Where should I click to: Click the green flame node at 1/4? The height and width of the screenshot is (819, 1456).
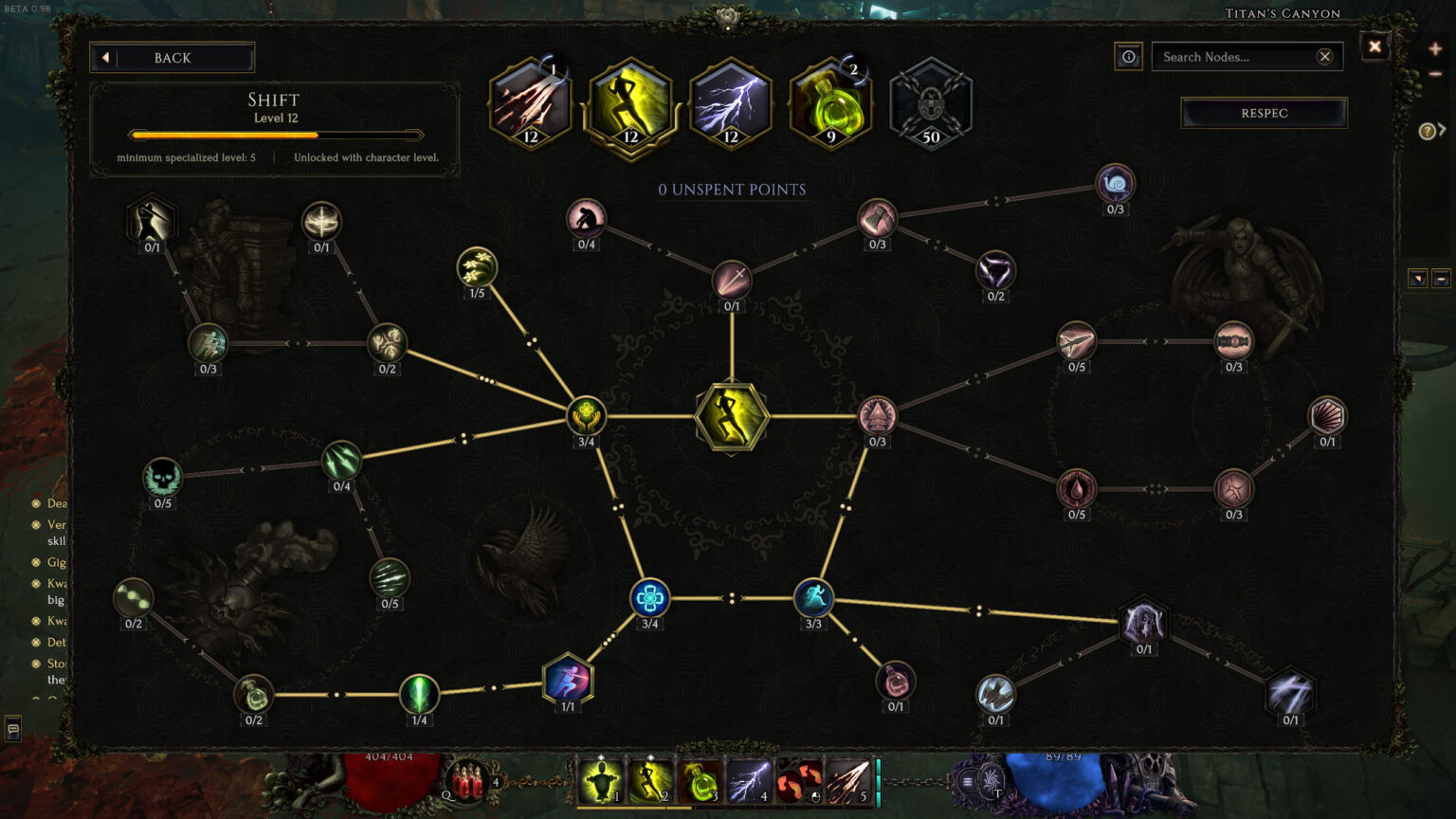pyautogui.click(x=419, y=694)
